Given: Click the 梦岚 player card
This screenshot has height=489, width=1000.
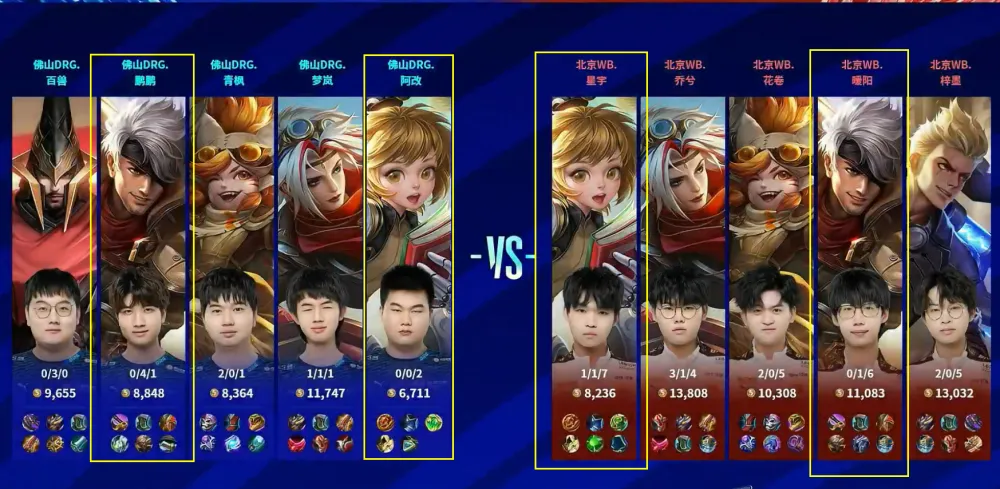Looking at the screenshot, I should pos(321,260).
